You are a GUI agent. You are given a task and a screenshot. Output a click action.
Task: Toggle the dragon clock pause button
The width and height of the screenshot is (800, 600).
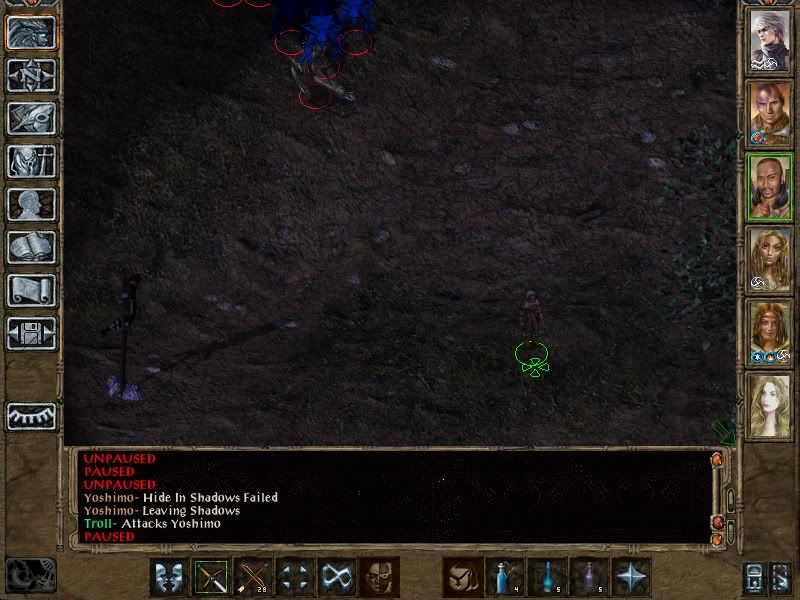click(x=30, y=574)
